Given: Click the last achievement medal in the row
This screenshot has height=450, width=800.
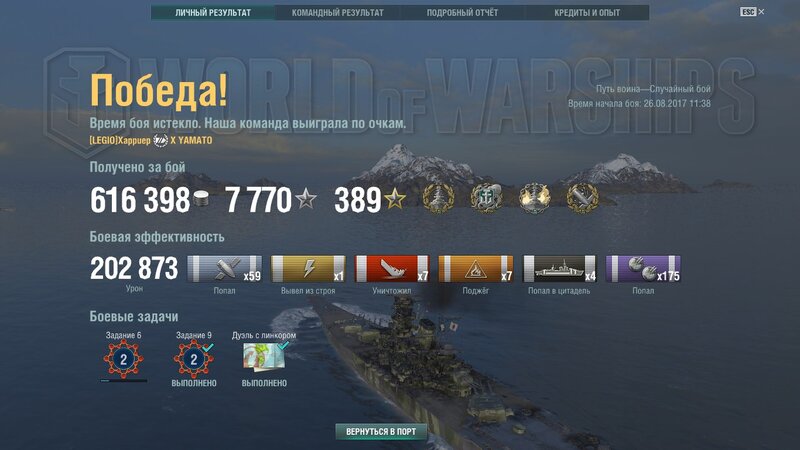Looking at the screenshot, I should [x=582, y=198].
